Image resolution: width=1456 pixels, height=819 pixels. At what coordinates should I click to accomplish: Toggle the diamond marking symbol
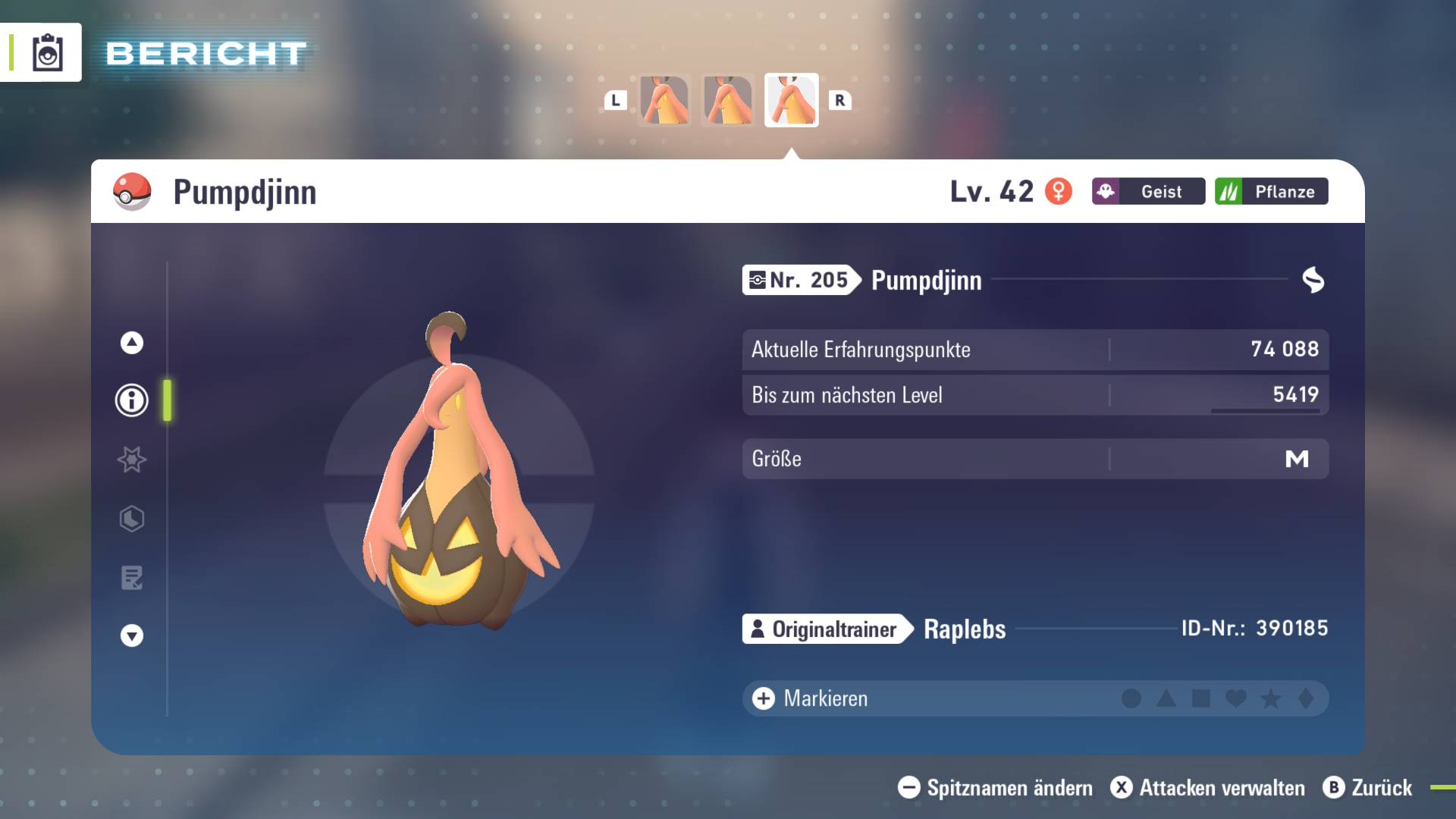click(1306, 698)
